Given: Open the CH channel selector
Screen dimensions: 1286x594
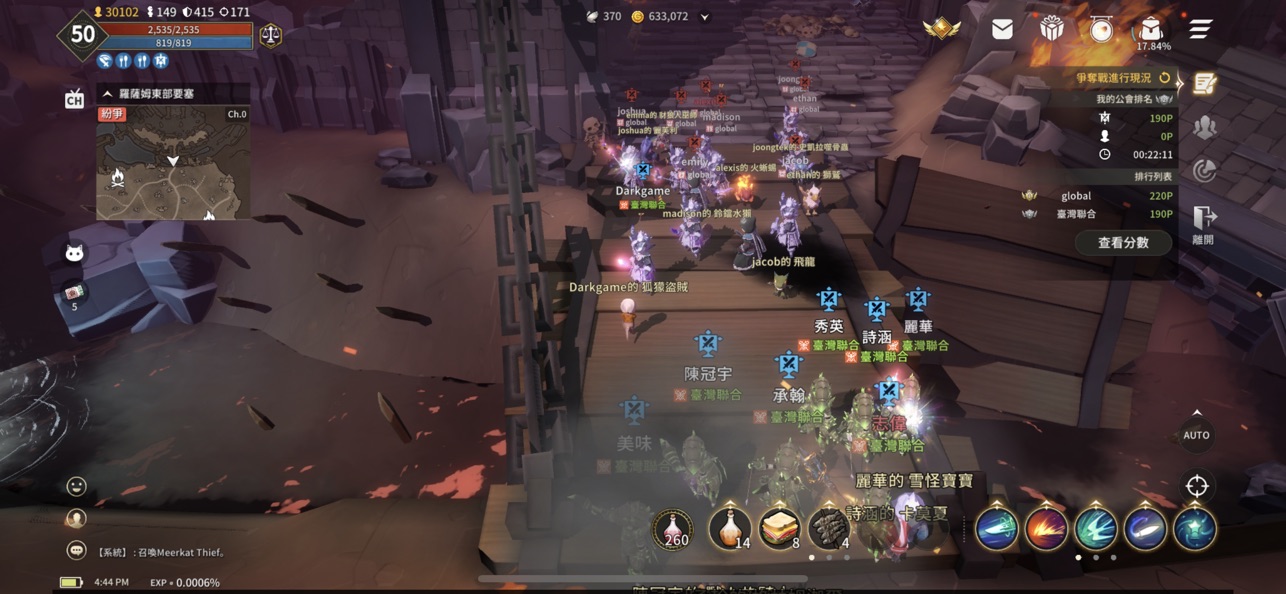Looking at the screenshot, I should tap(74, 98).
